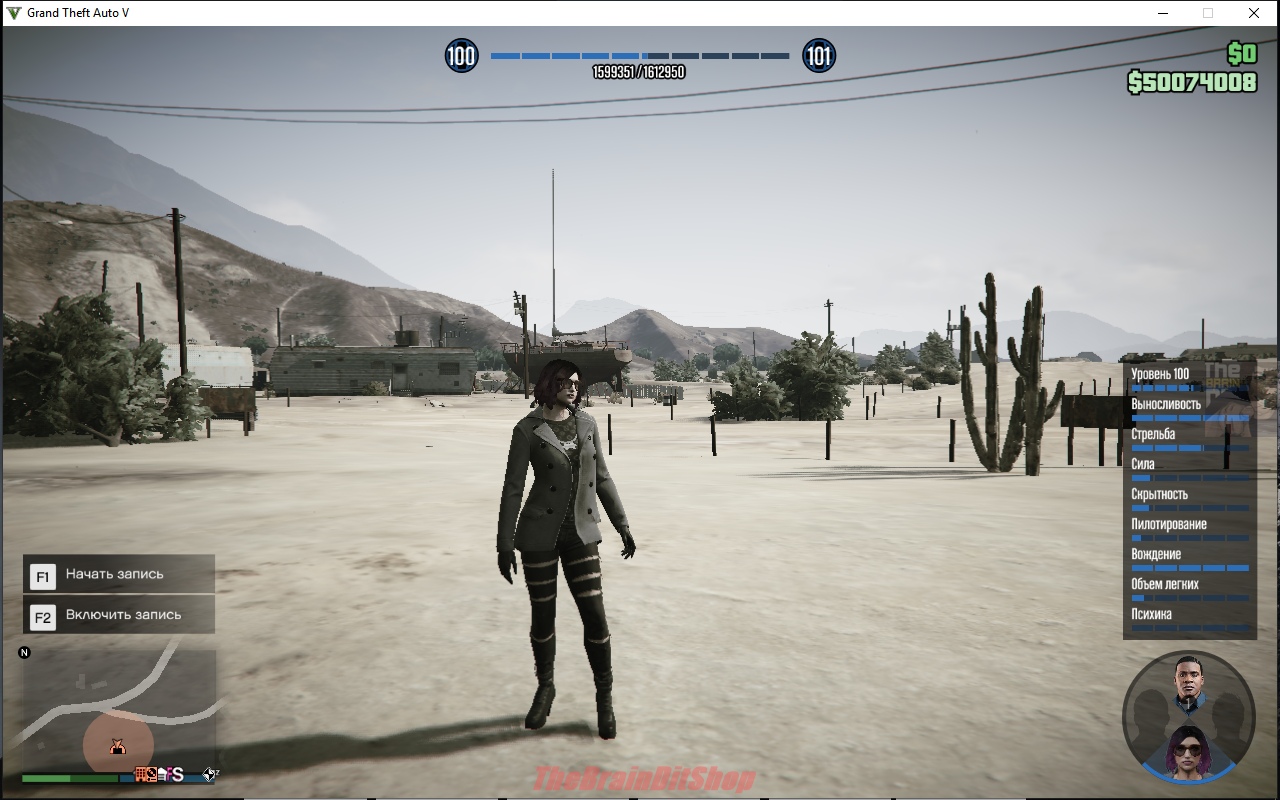Minimize the Grand Theft Auto V window
Screen dimensions: 1280x800
[x=1163, y=13]
